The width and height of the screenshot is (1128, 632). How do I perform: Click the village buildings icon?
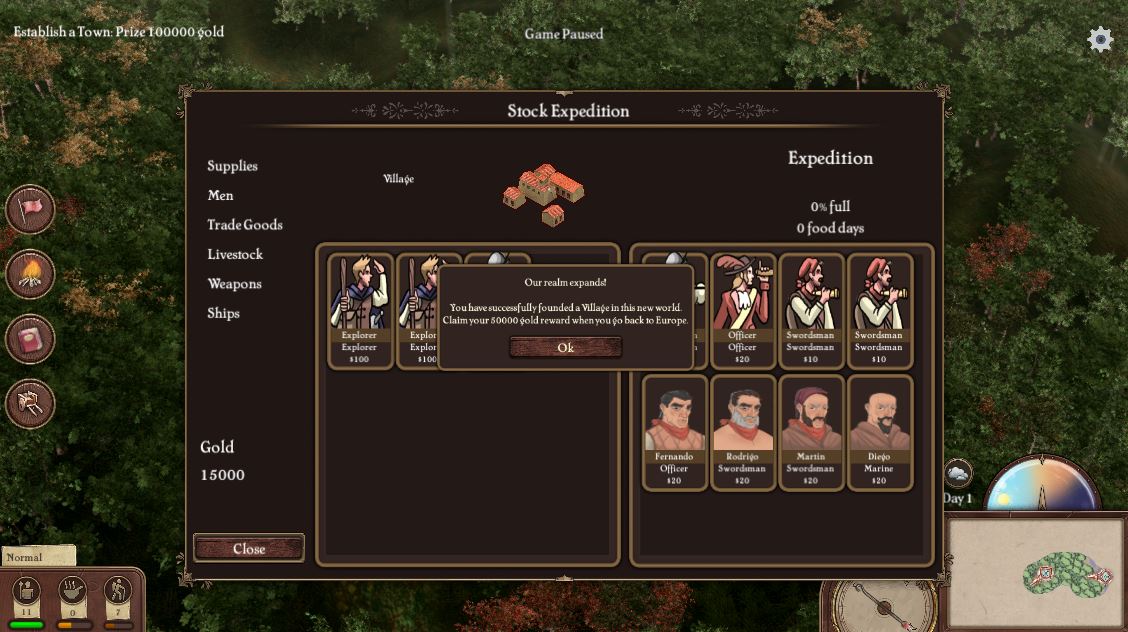click(544, 193)
